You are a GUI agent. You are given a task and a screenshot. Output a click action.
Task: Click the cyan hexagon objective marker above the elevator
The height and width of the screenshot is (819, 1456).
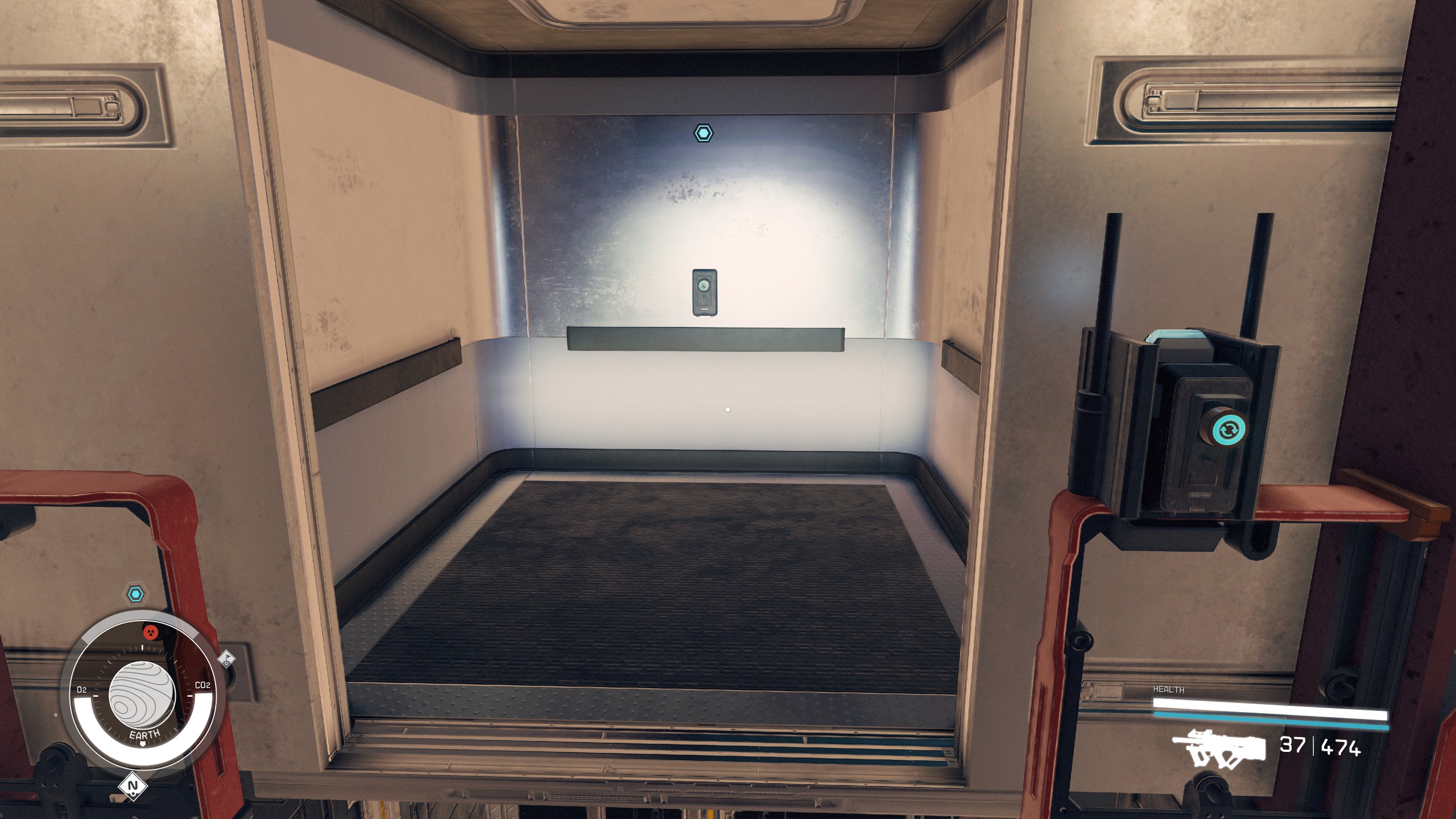click(704, 132)
